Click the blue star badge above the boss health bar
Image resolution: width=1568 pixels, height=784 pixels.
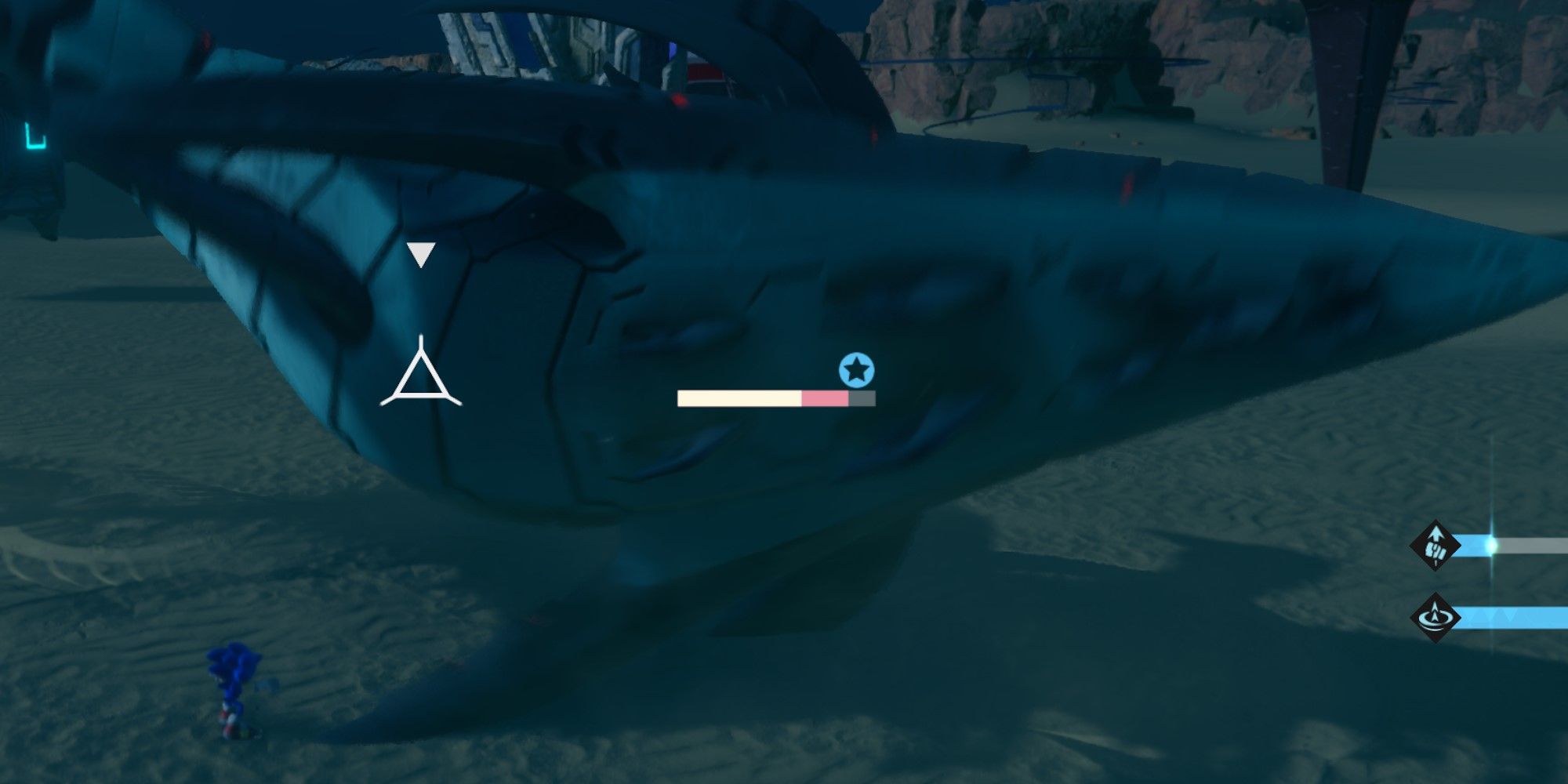point(857,369)
